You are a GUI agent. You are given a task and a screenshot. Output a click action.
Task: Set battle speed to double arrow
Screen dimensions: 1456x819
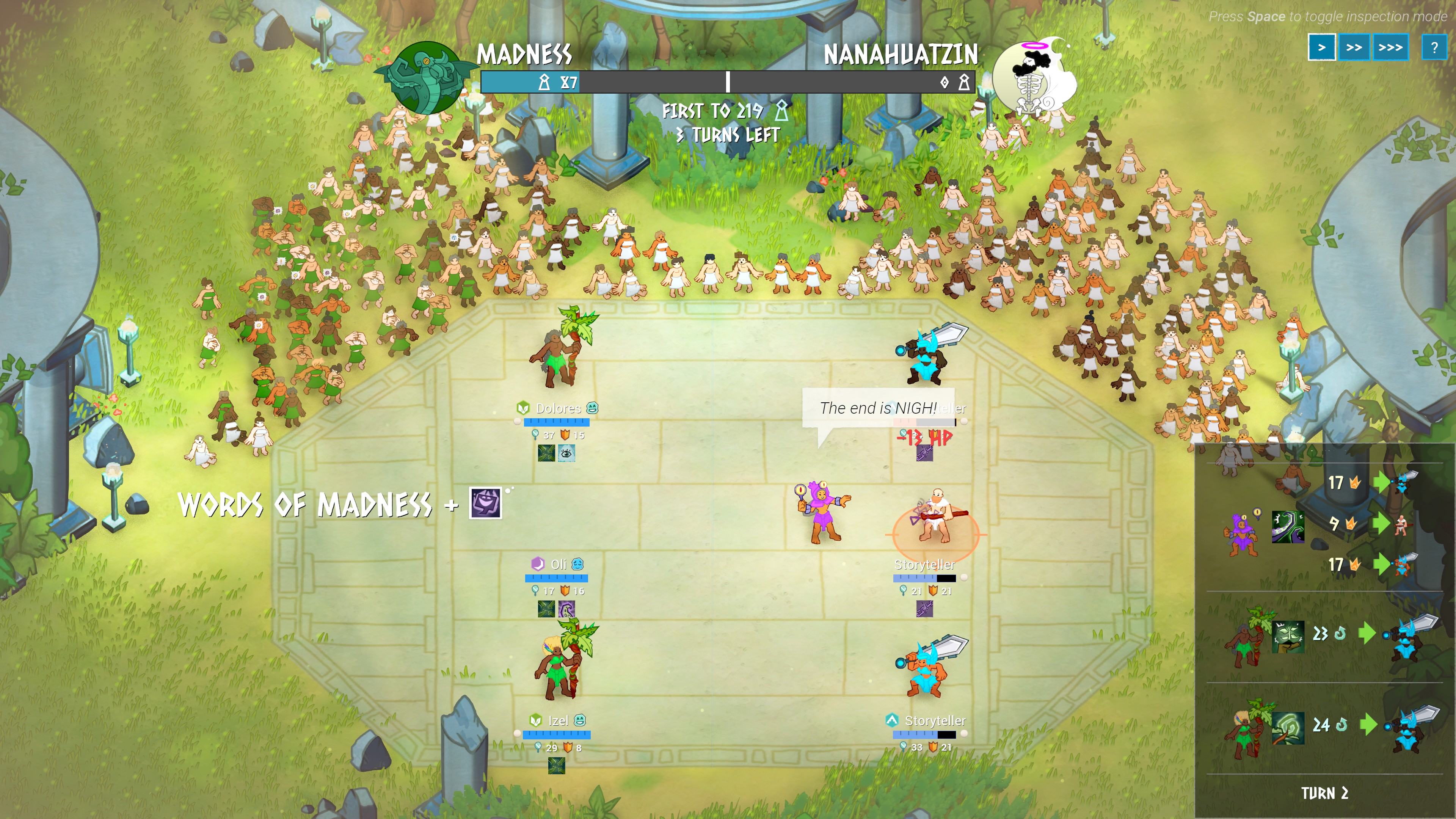pyautogui.click(x=1354, y=47)
